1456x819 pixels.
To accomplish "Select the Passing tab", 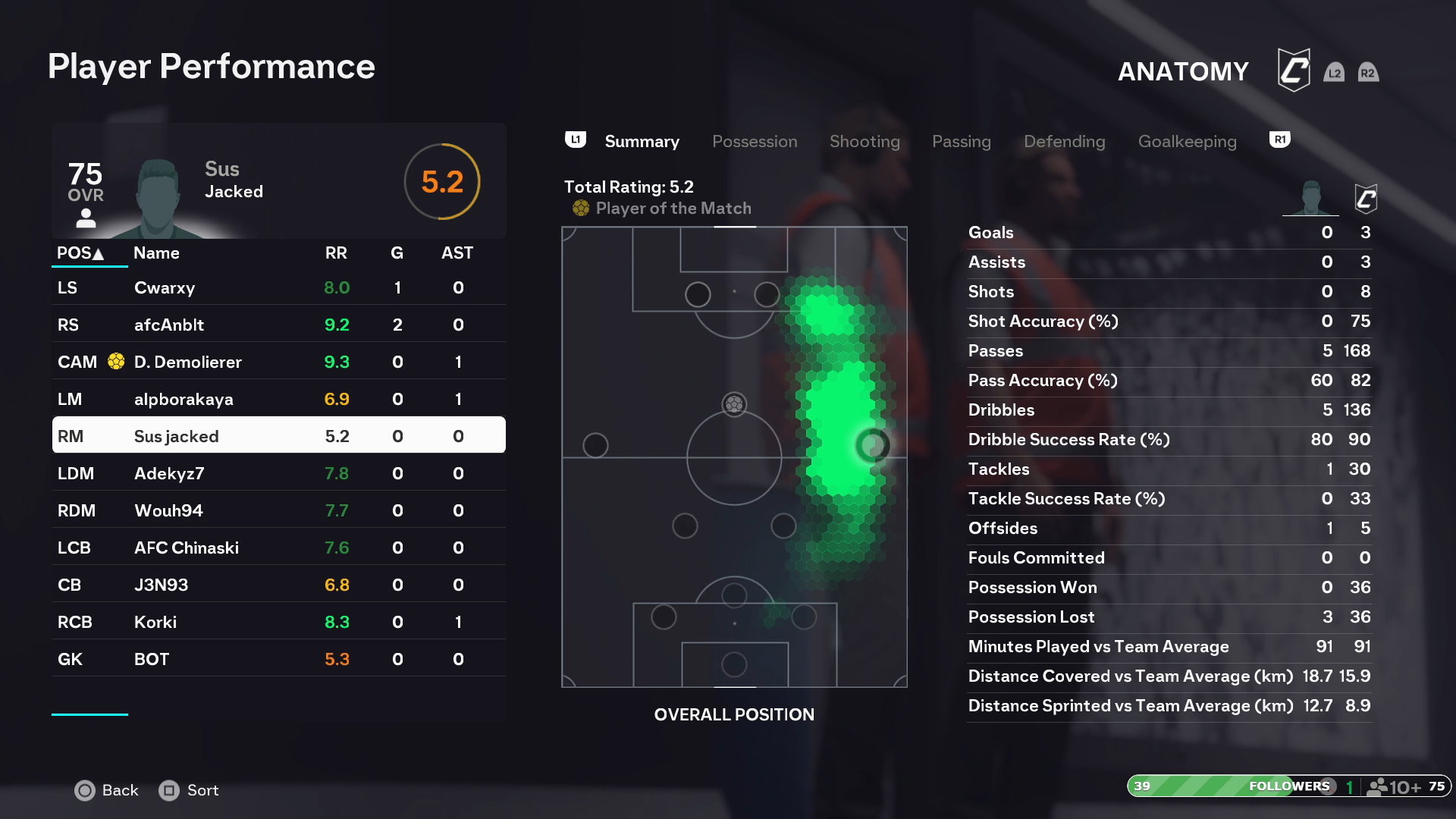I will [961, 142].
